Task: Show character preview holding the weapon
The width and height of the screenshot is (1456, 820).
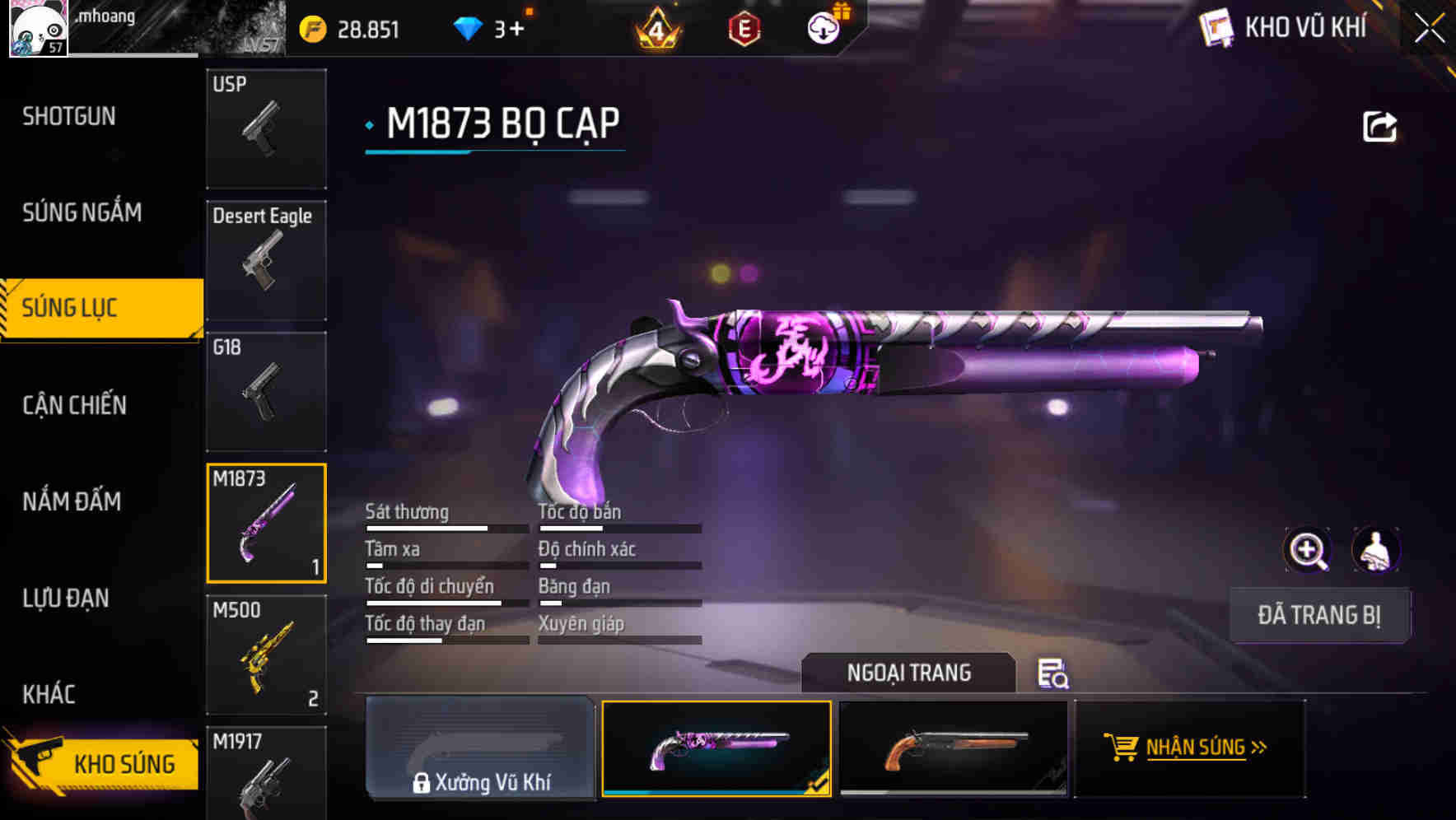Action: [x=1374, y=550]
